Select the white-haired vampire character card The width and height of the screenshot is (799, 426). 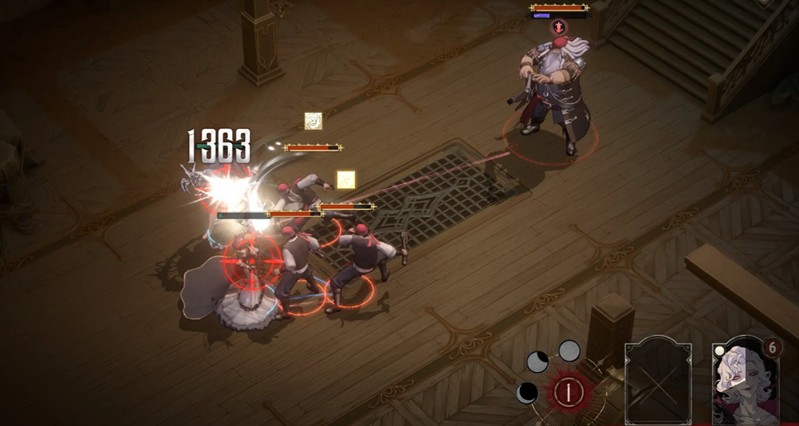click(745, 380)
